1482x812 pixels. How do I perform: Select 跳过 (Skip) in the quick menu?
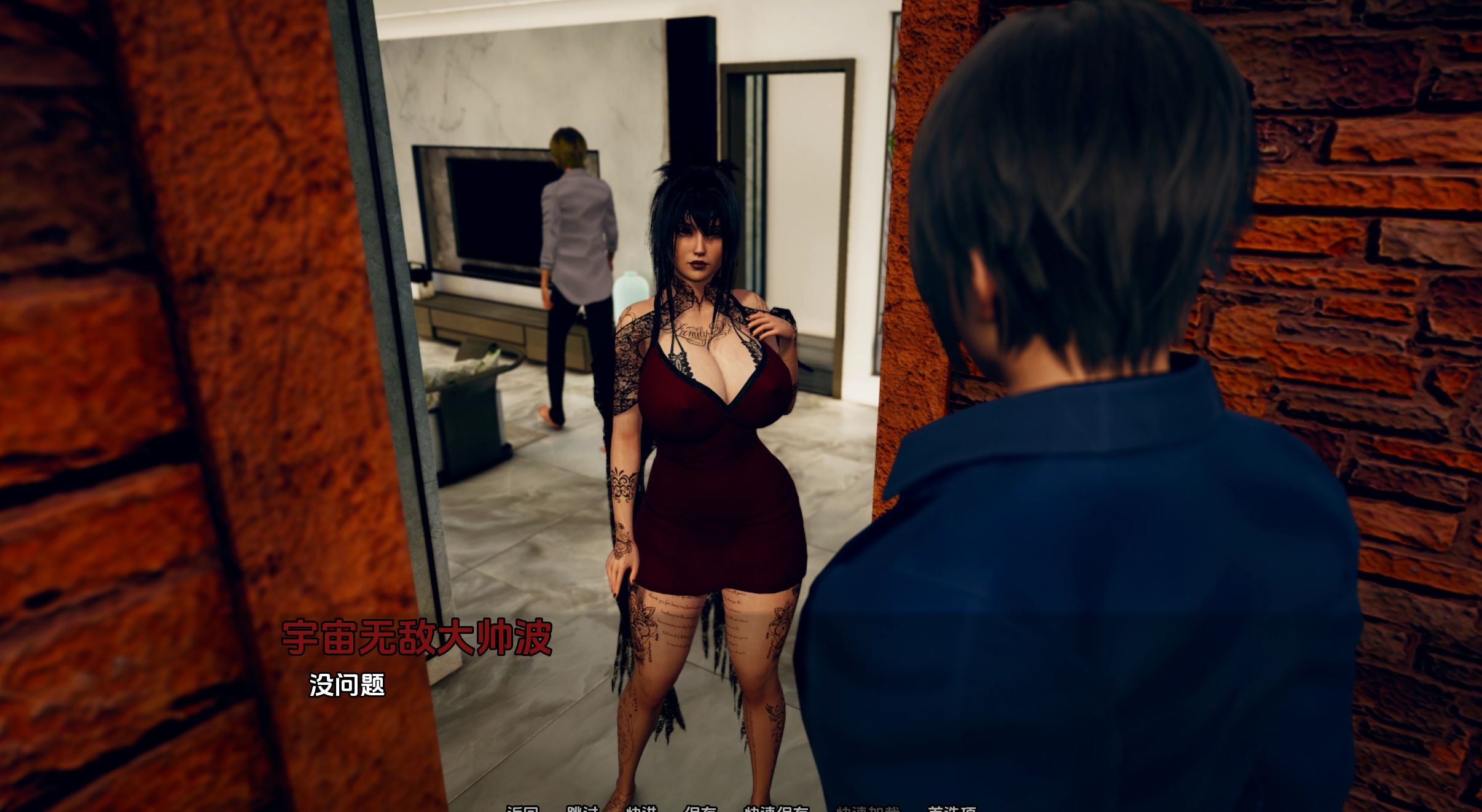[x=582, y=809]
